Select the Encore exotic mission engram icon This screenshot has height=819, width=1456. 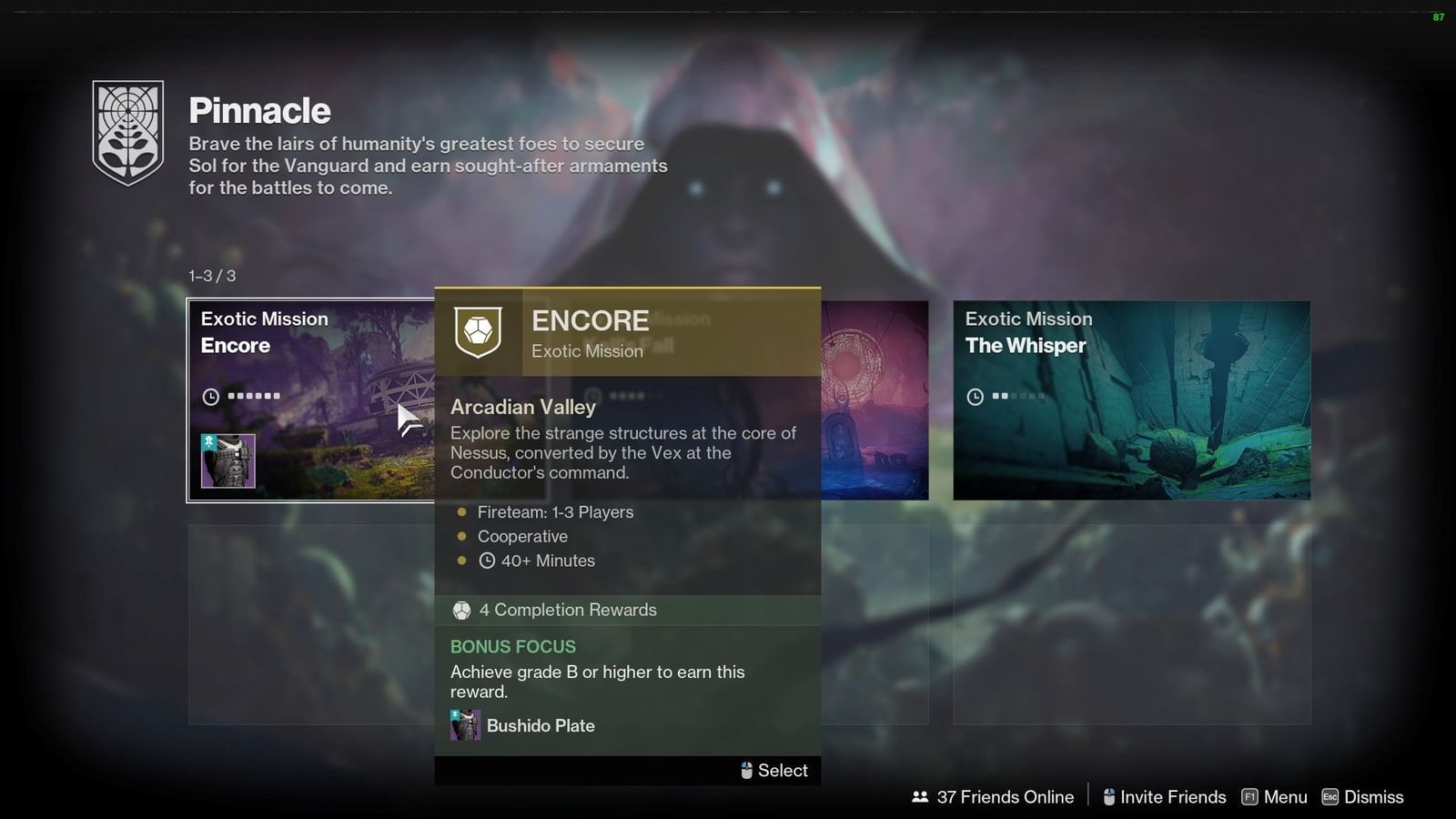[479, 333]
